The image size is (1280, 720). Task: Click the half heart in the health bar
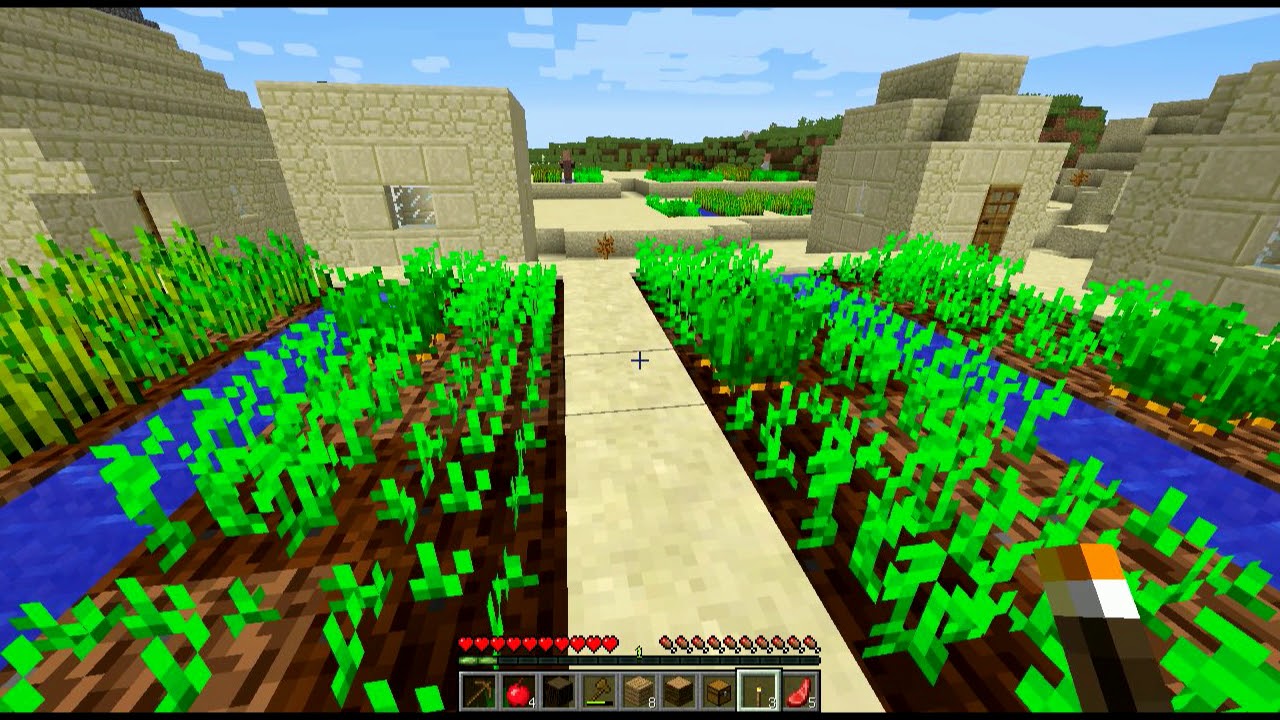tap(608, 639)
